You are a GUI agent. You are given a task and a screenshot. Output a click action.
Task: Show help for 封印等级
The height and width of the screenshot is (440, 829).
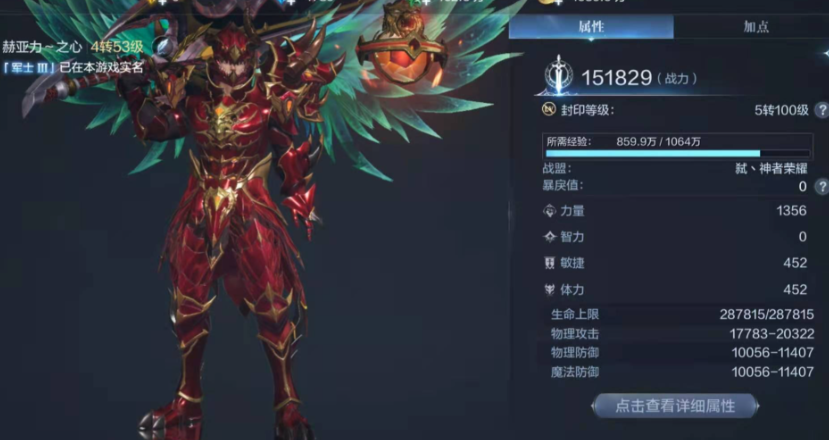click(x=821, y=110)
